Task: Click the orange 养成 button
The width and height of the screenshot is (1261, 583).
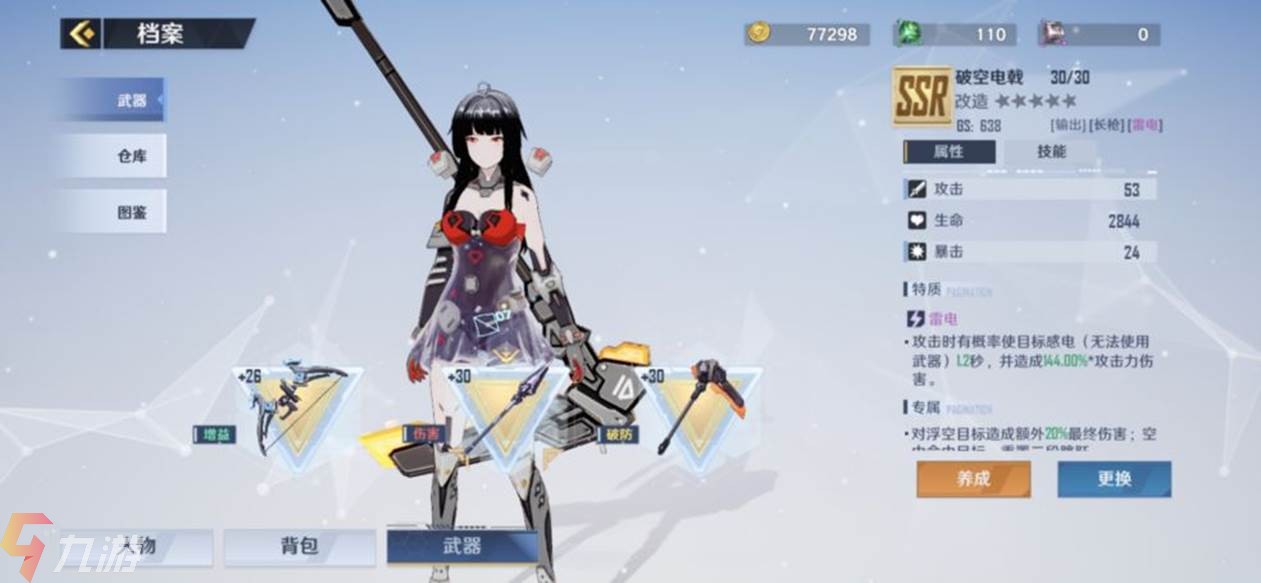Action: tap(973, 479)
